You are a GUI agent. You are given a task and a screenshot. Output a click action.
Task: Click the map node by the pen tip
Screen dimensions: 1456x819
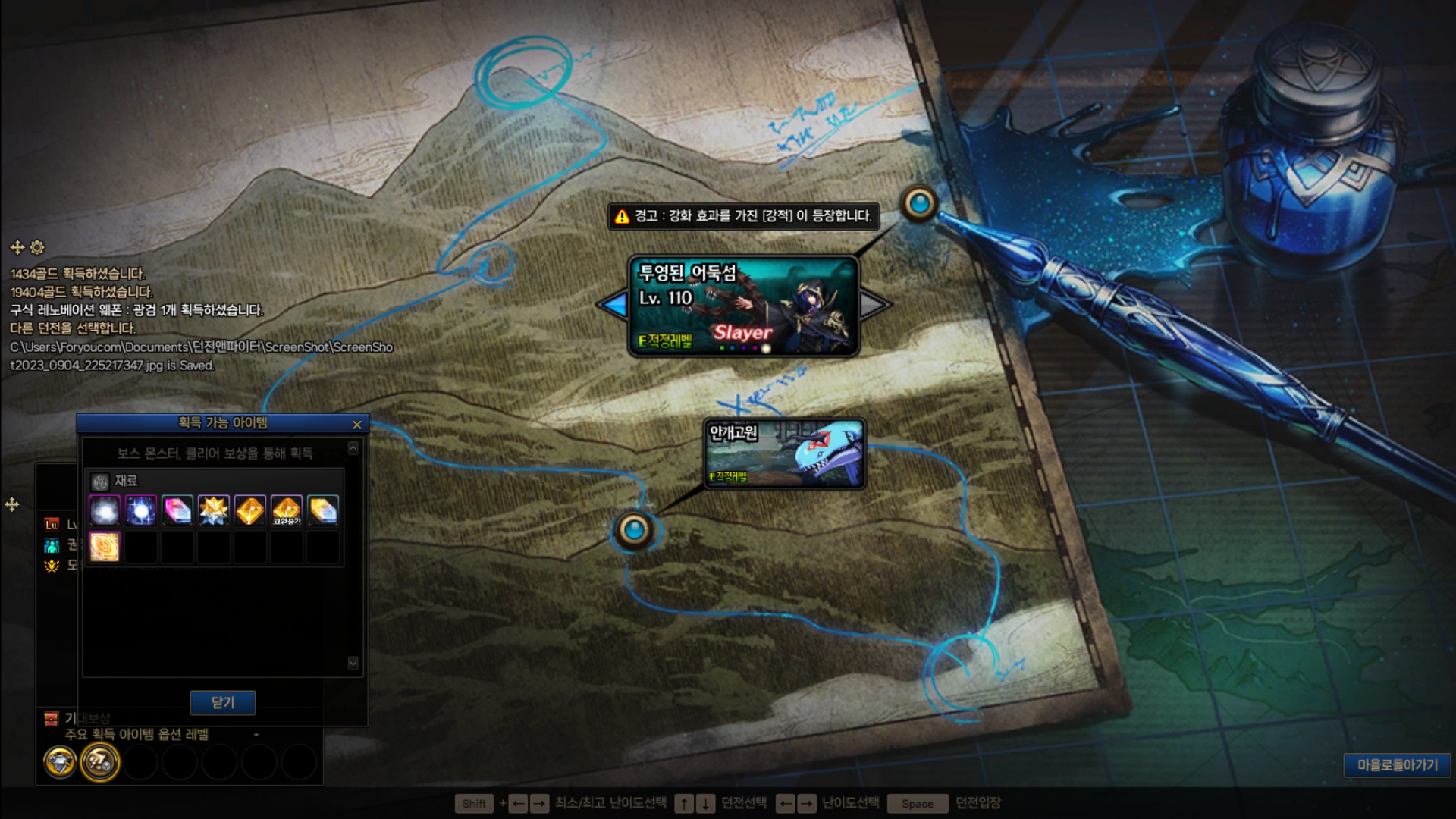(x=919, y=203)
